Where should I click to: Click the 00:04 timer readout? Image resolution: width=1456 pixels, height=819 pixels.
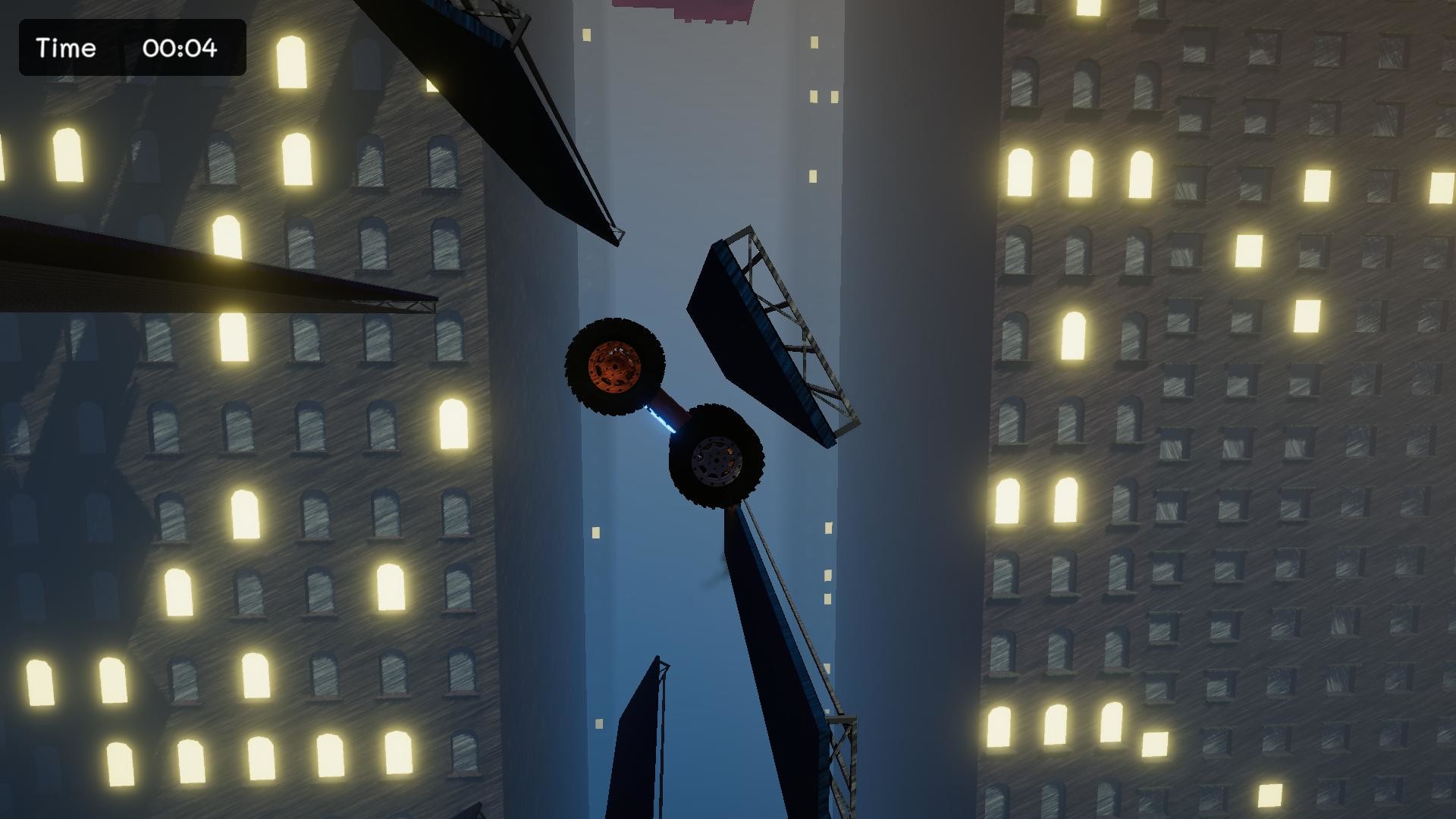click(180, 49)
